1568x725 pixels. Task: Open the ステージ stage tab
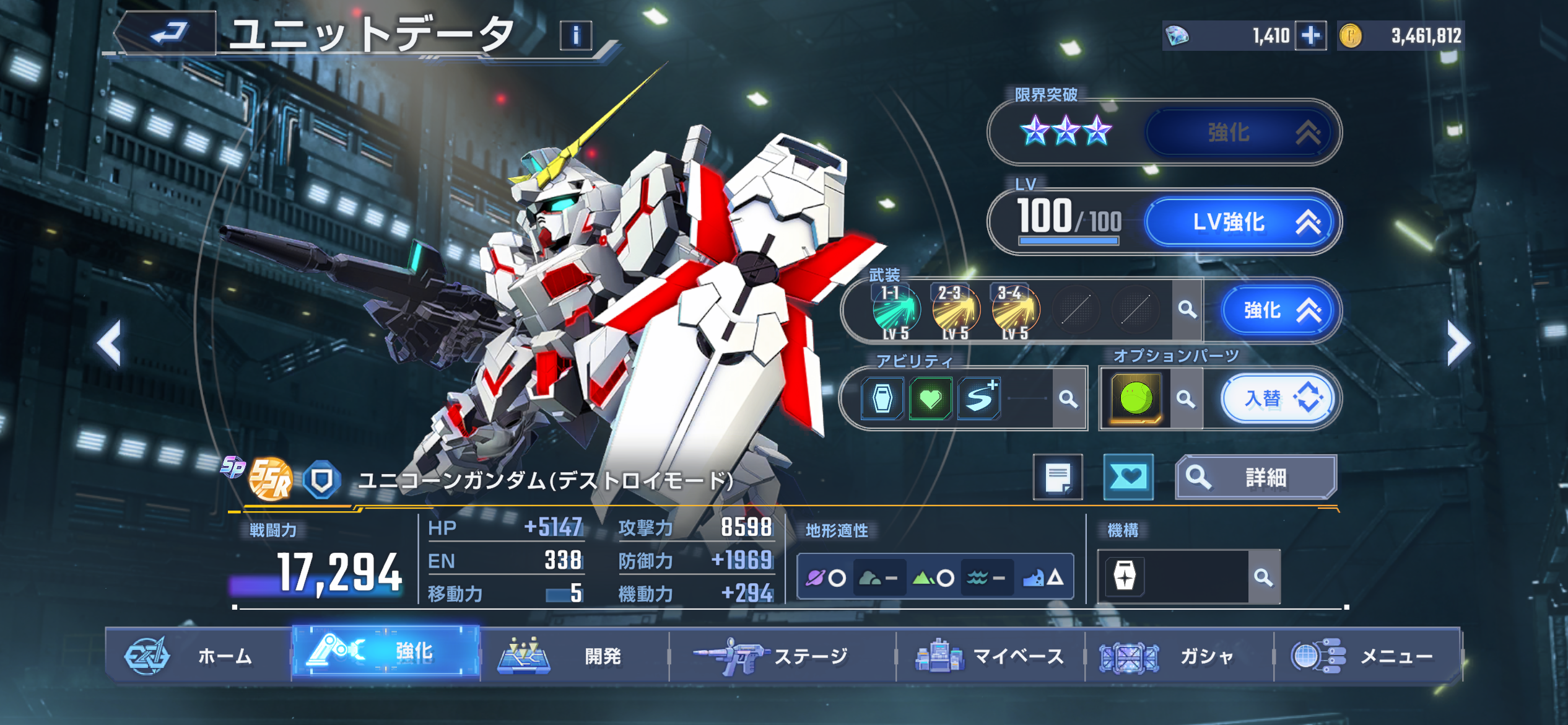(x=782, y=656)
